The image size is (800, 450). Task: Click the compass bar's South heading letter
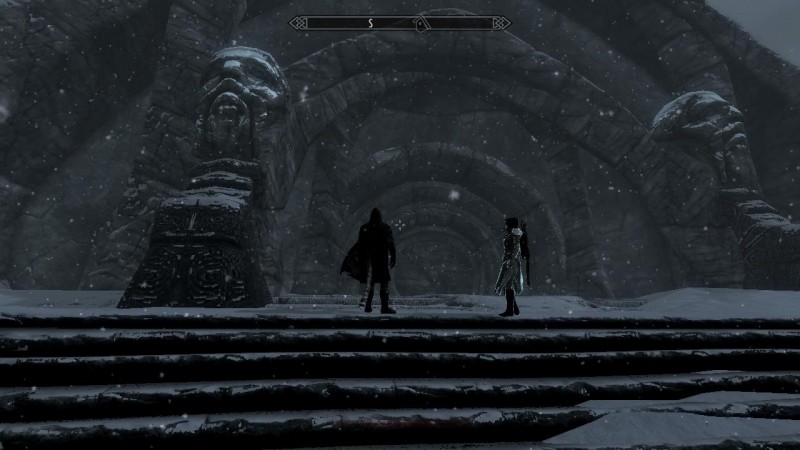tap(370, 22)
